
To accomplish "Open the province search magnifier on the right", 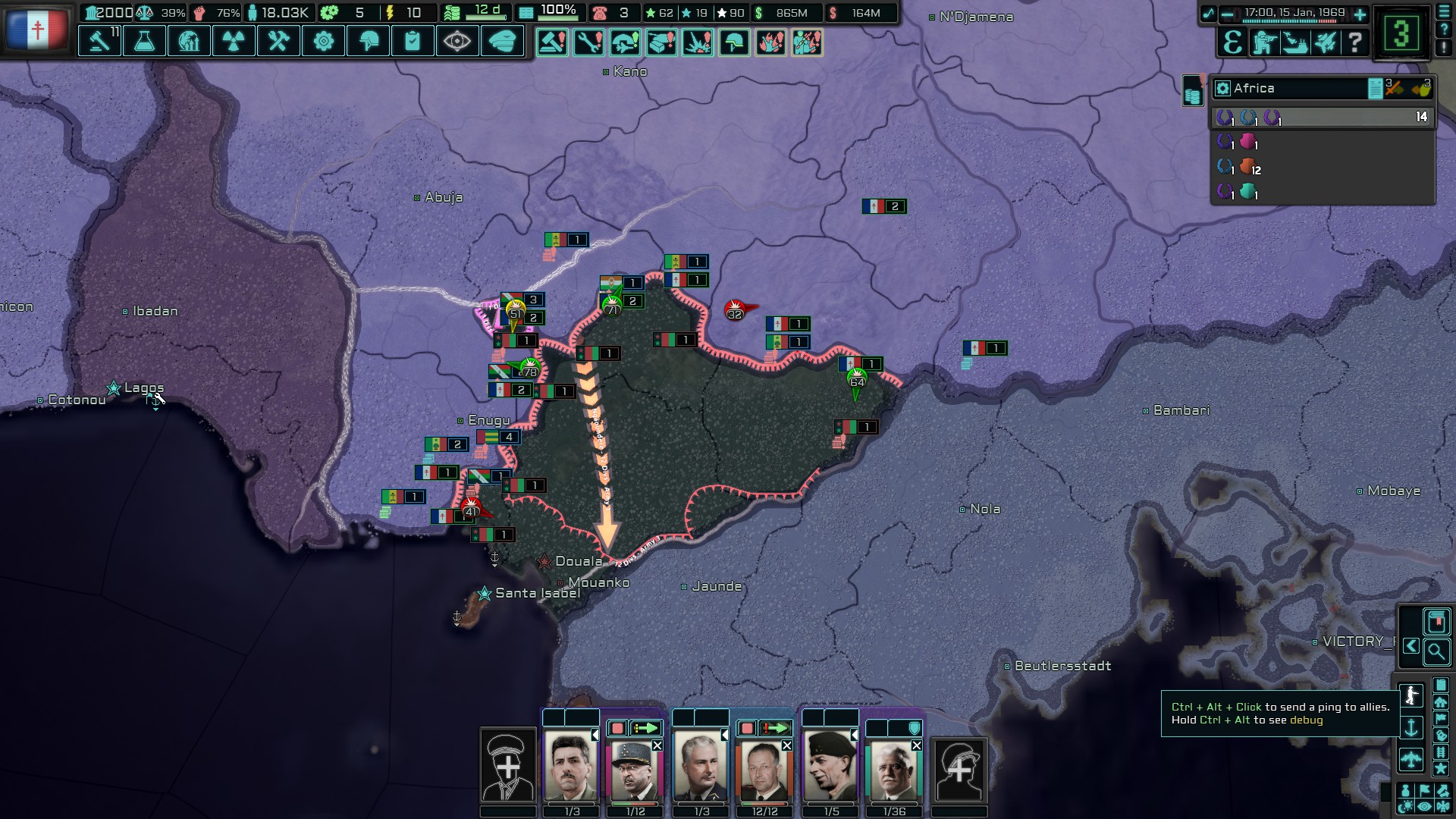I will tap(1436, 651).
